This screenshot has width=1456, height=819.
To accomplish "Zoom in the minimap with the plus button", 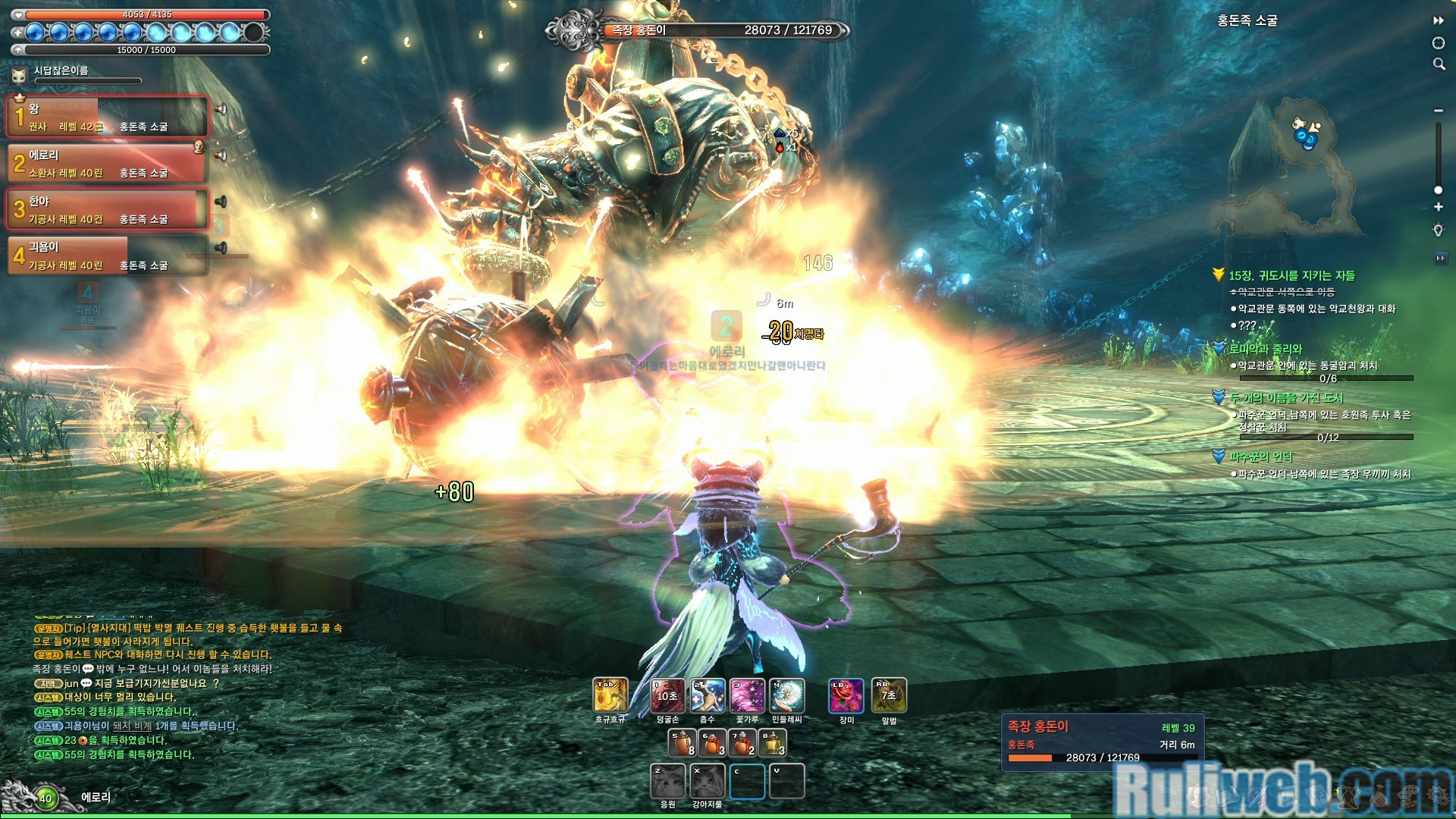I will [1438, 207].
